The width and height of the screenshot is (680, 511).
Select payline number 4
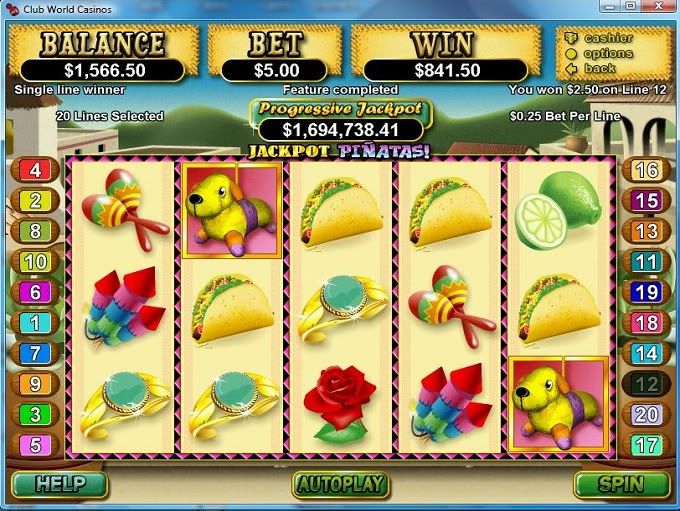tap(35, 170)
